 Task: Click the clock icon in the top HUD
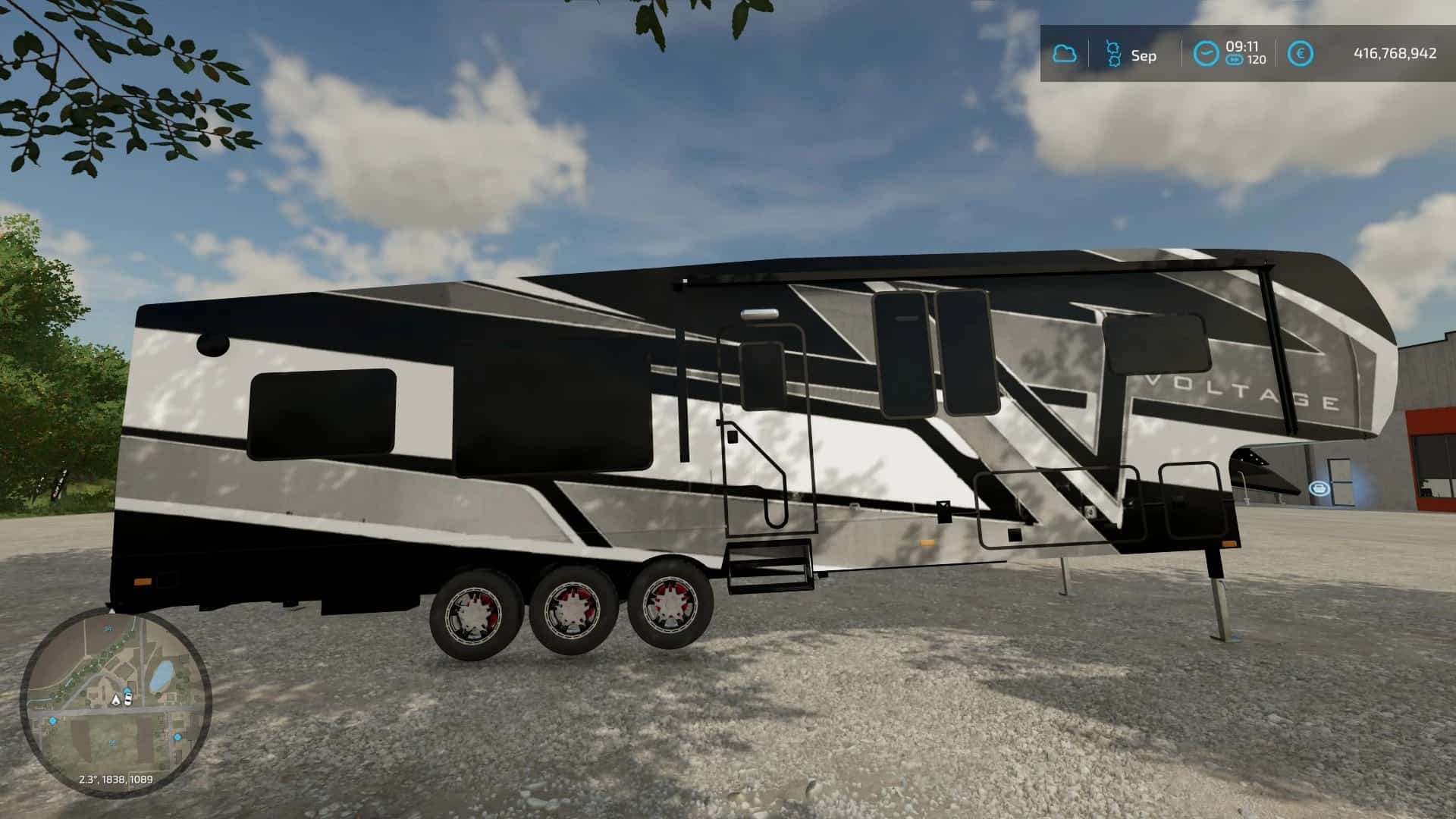pyautogui.click(x=1207, y=52)
